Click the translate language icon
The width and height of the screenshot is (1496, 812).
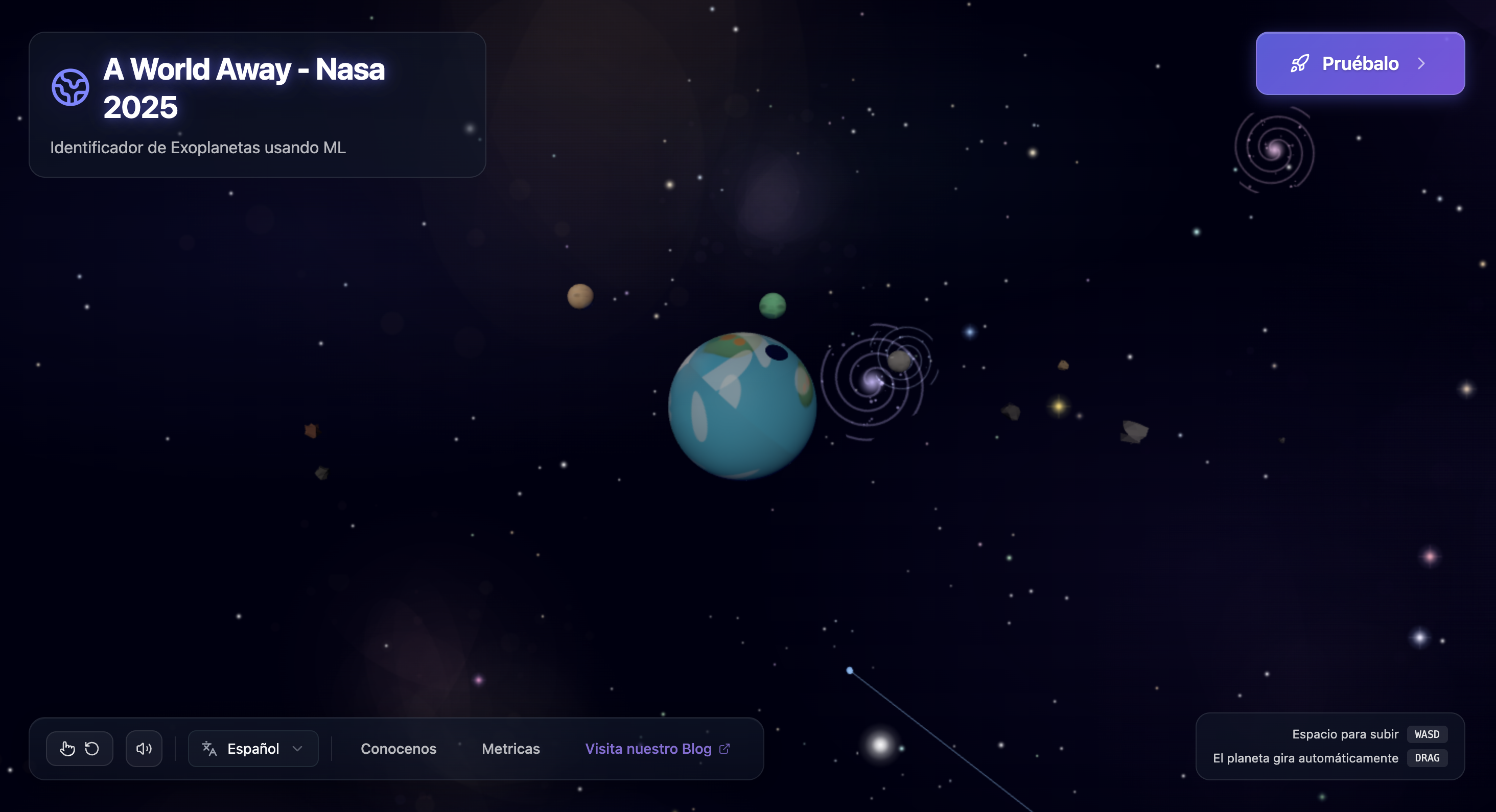click(208, 748)
